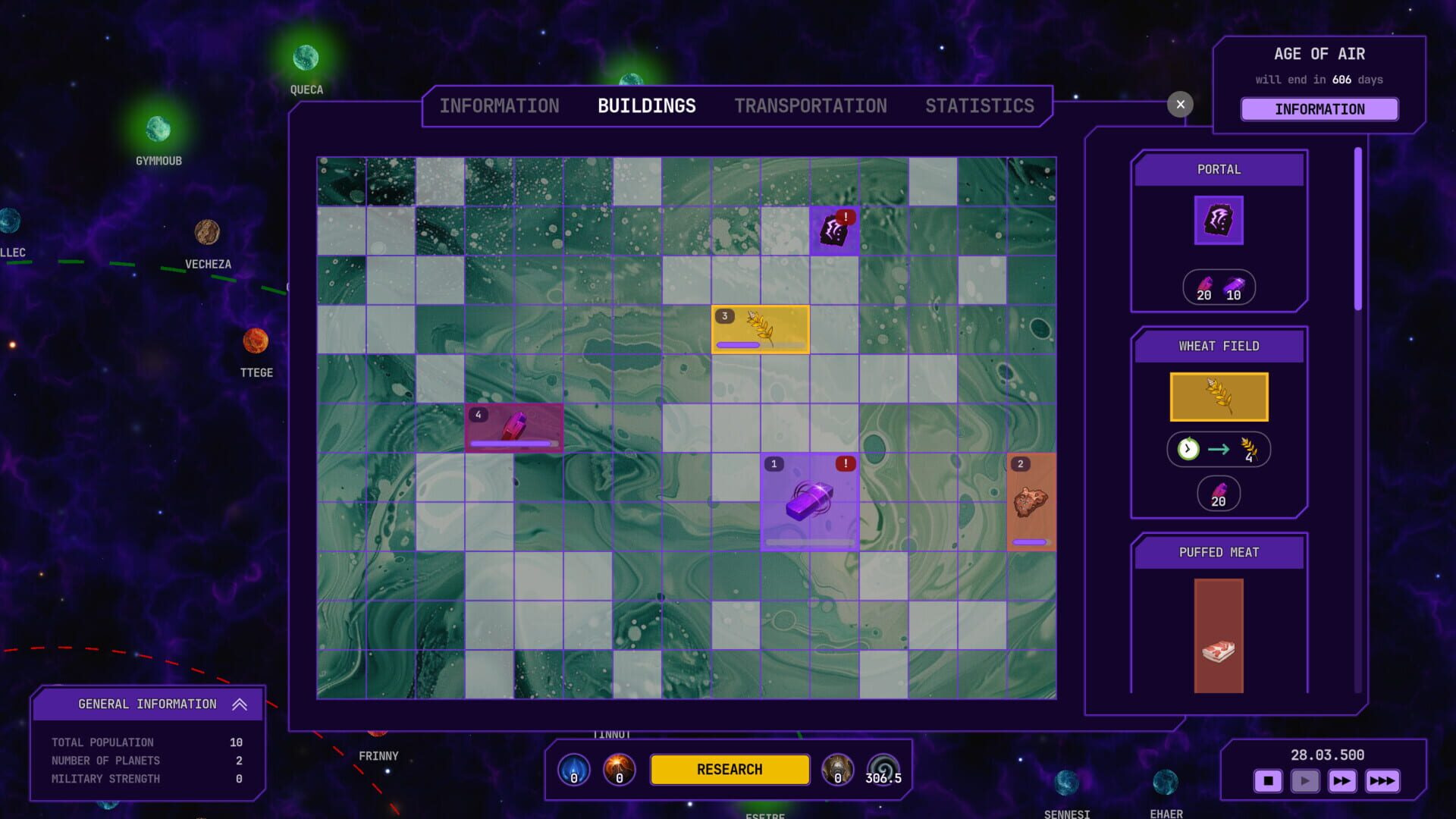1456x819 pixels.
Task: Select the Portal building in the sidebar
Action: [x=1218, y=221]
